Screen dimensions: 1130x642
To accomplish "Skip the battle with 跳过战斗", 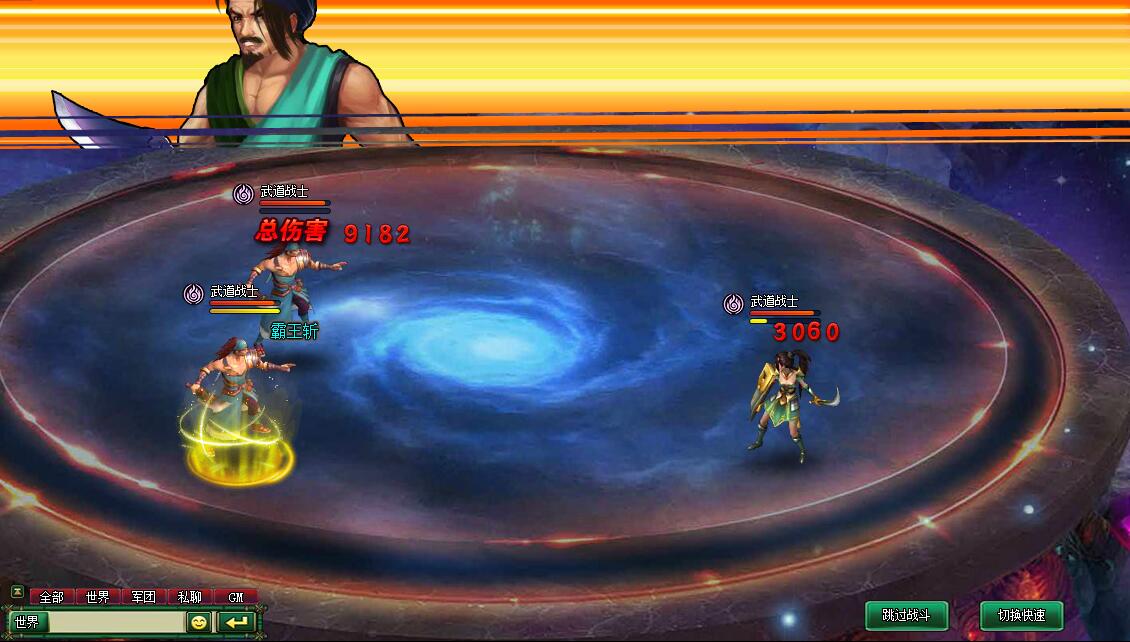I will click(x=906, y=615).
